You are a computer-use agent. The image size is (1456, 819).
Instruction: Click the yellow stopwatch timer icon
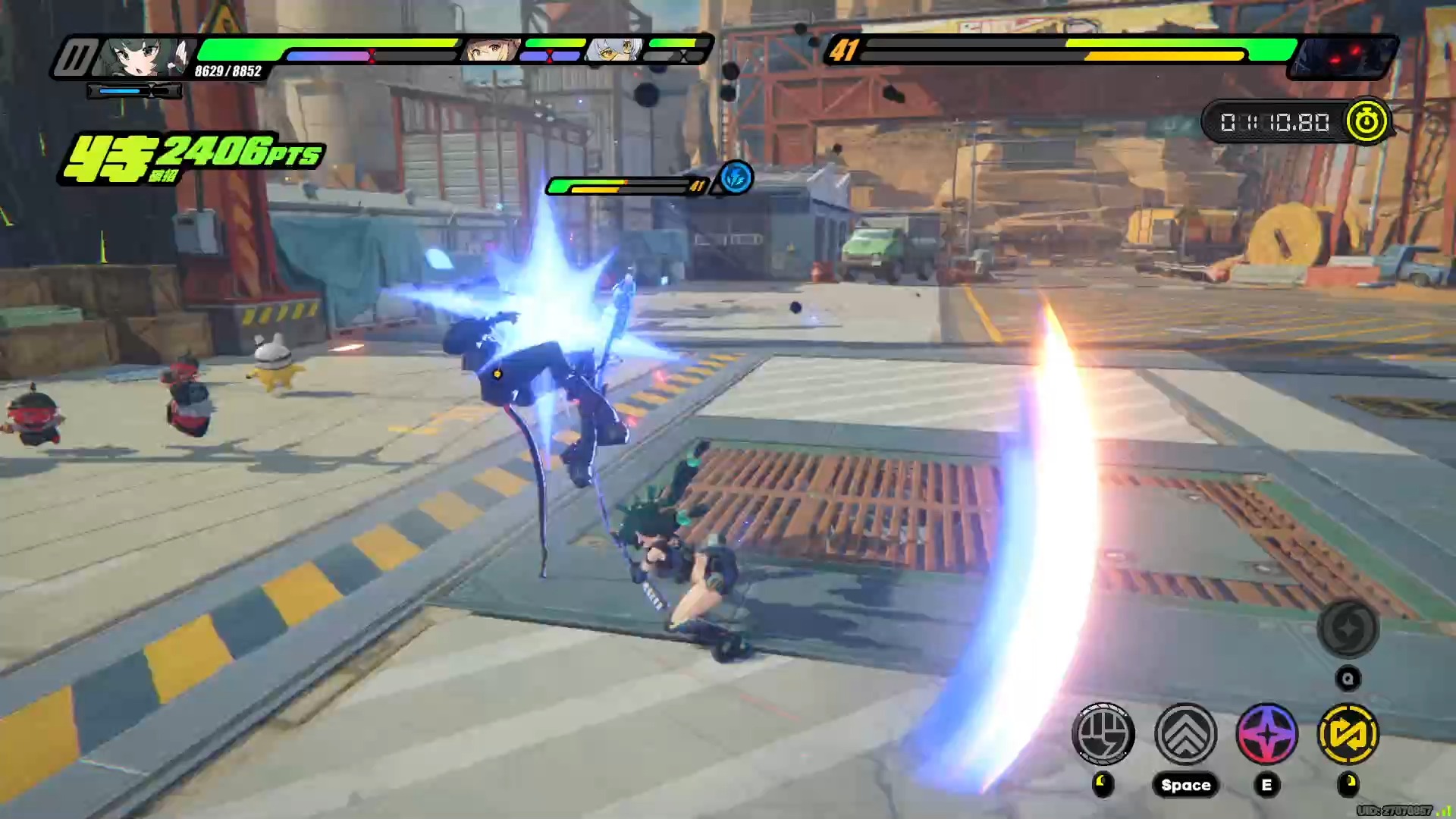[1367, 121]
